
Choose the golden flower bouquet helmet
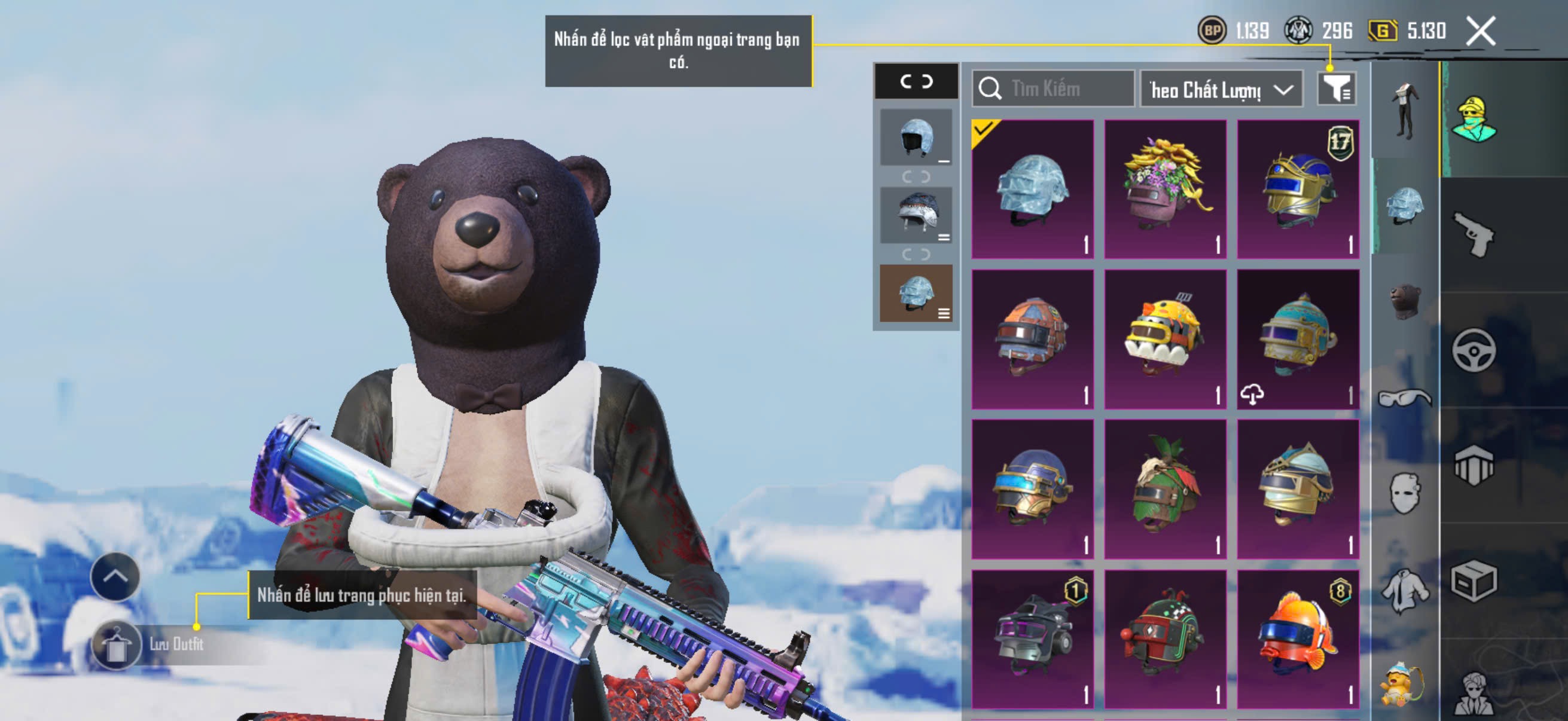1165,190
